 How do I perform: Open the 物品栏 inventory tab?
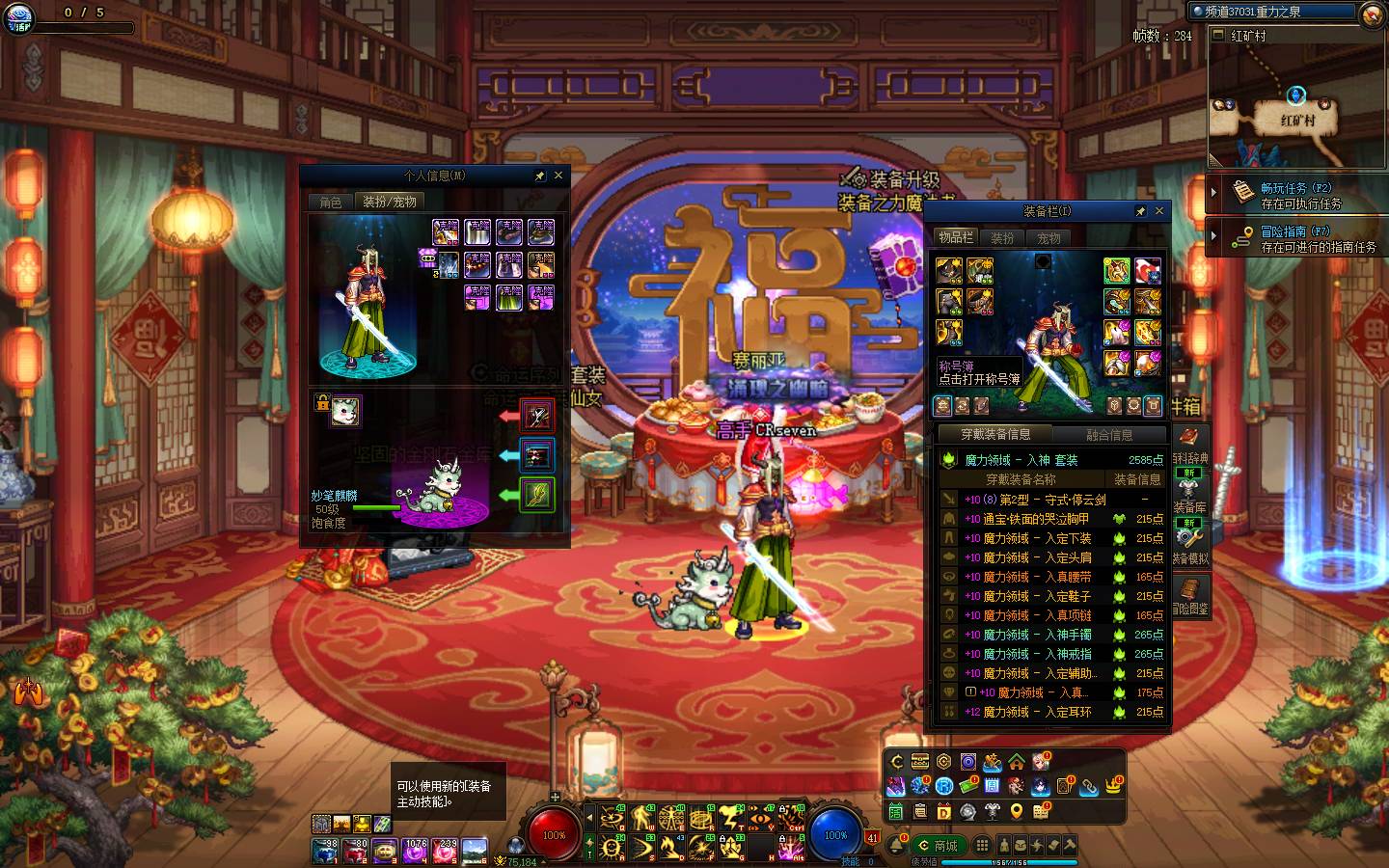point(956,237)
